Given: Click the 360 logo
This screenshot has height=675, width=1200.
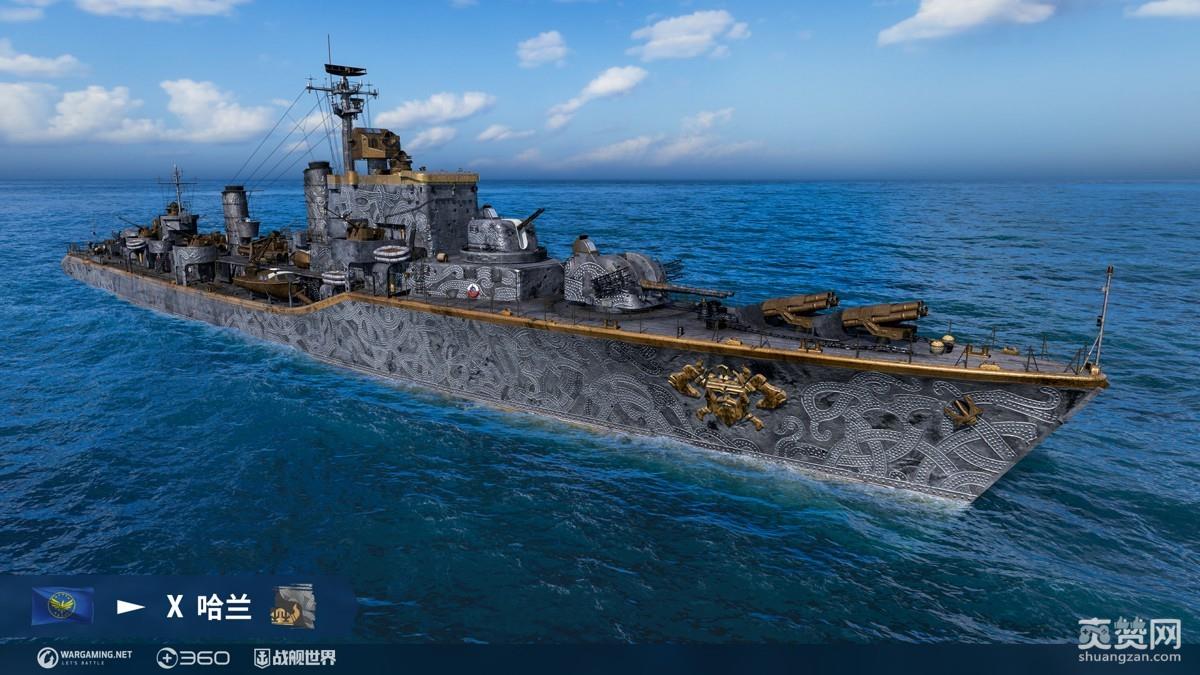Looking at the screenshot, I should (193, 657).
